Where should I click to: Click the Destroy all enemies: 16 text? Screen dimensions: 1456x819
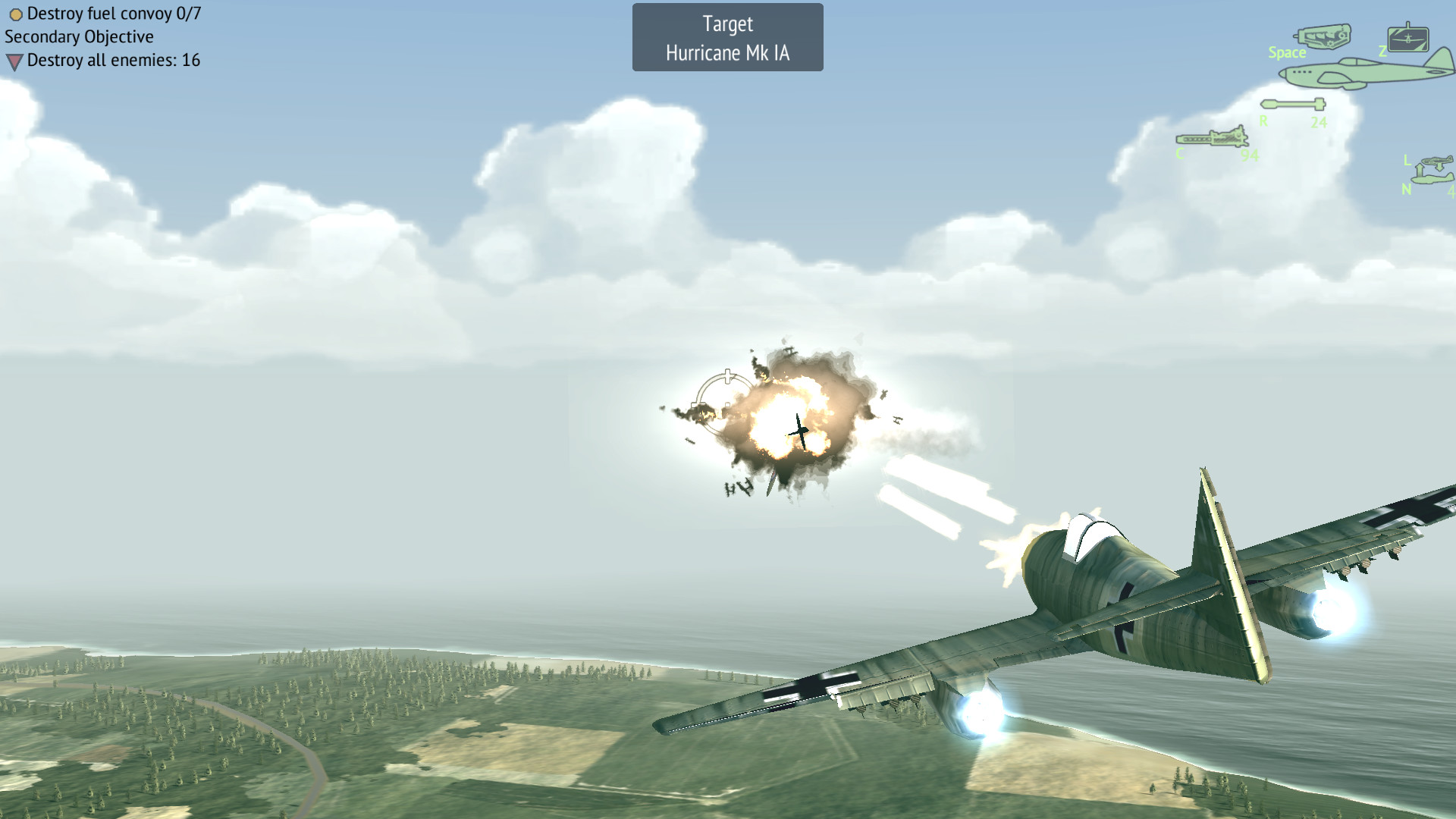113,59
